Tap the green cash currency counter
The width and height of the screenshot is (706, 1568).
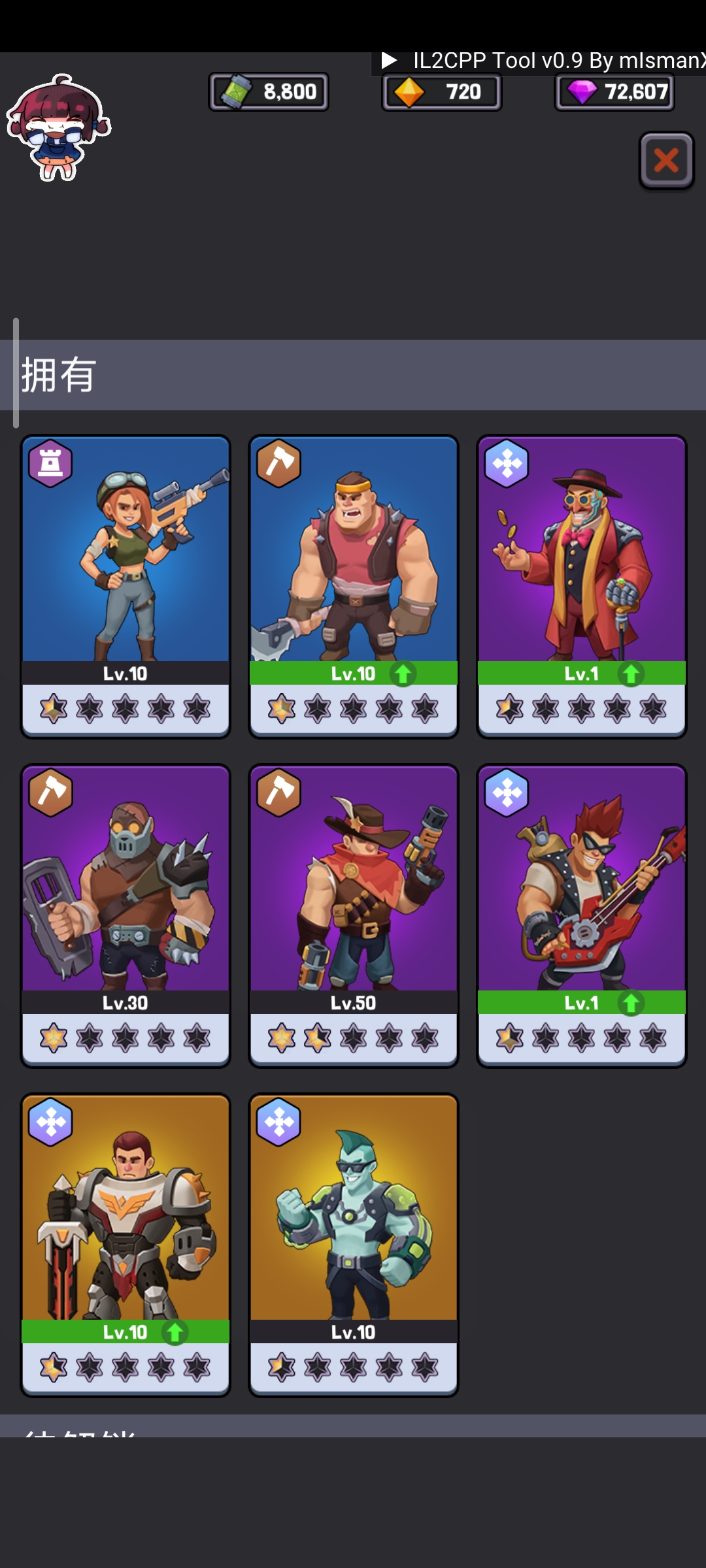point(269,91)
